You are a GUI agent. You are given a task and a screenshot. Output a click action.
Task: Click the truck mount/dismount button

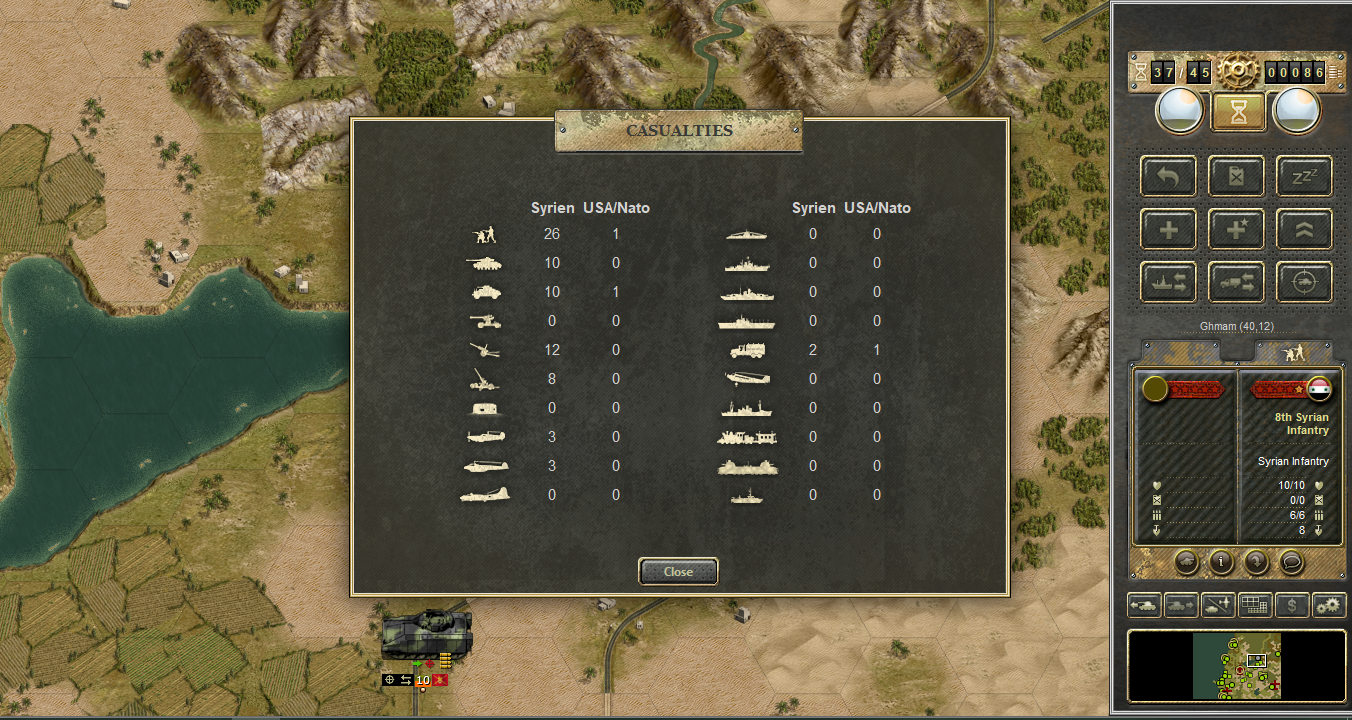pos(1236,283)
